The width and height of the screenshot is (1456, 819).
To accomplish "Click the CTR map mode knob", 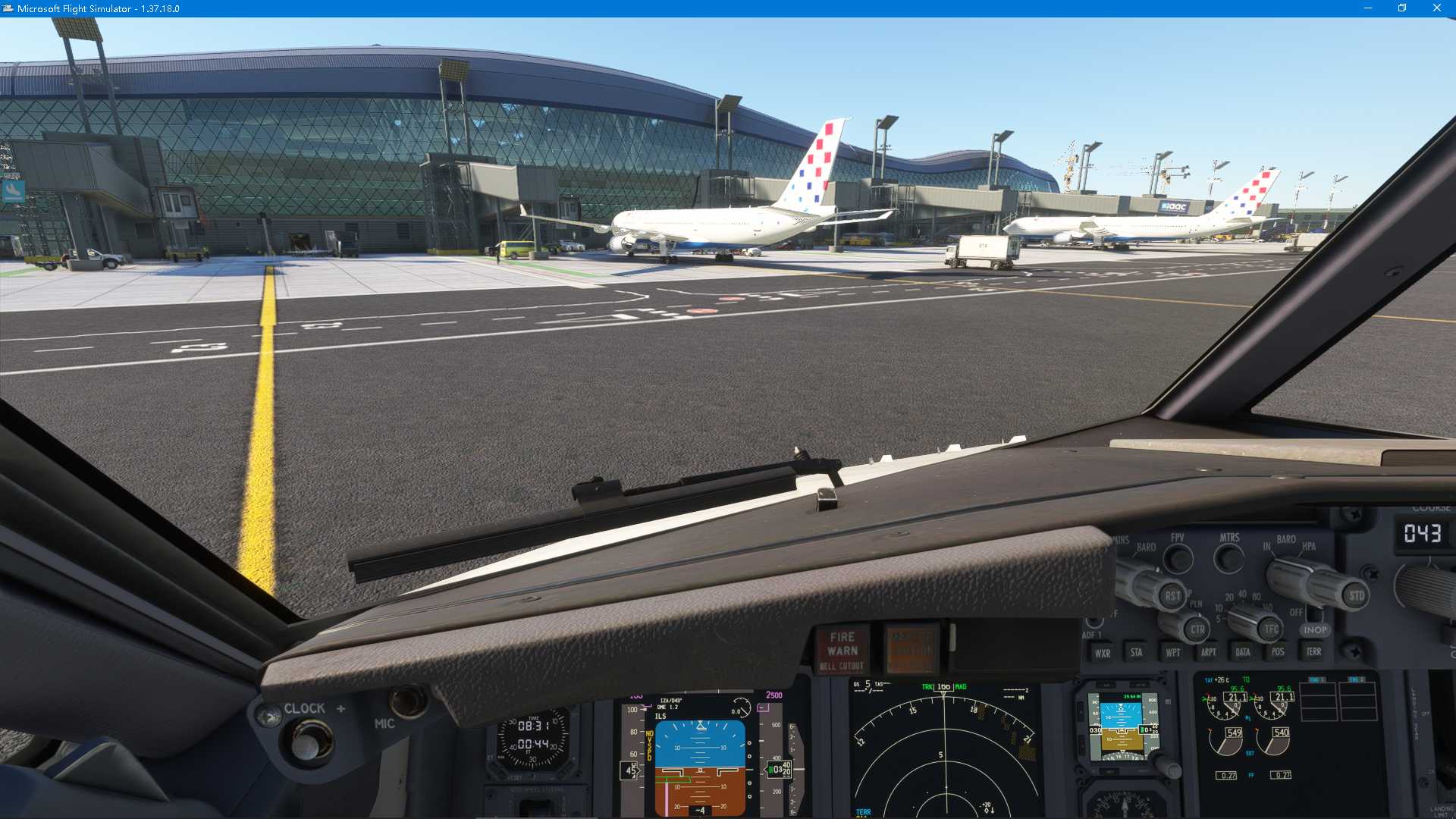I will pyautogui.click(x=1197, y=629).
